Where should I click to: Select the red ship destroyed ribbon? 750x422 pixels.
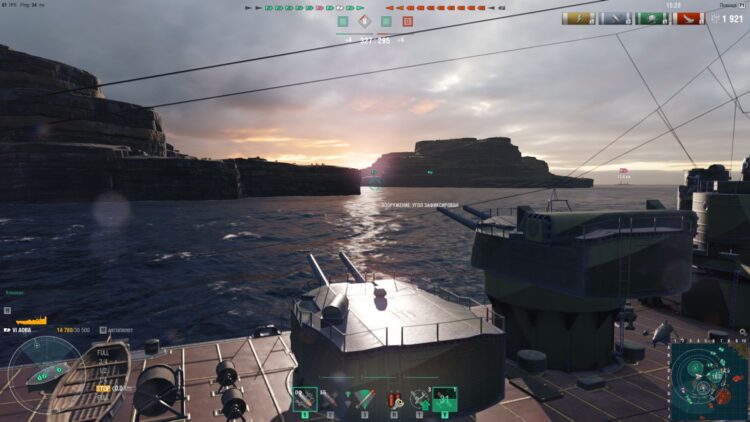[x=689, y=18]
